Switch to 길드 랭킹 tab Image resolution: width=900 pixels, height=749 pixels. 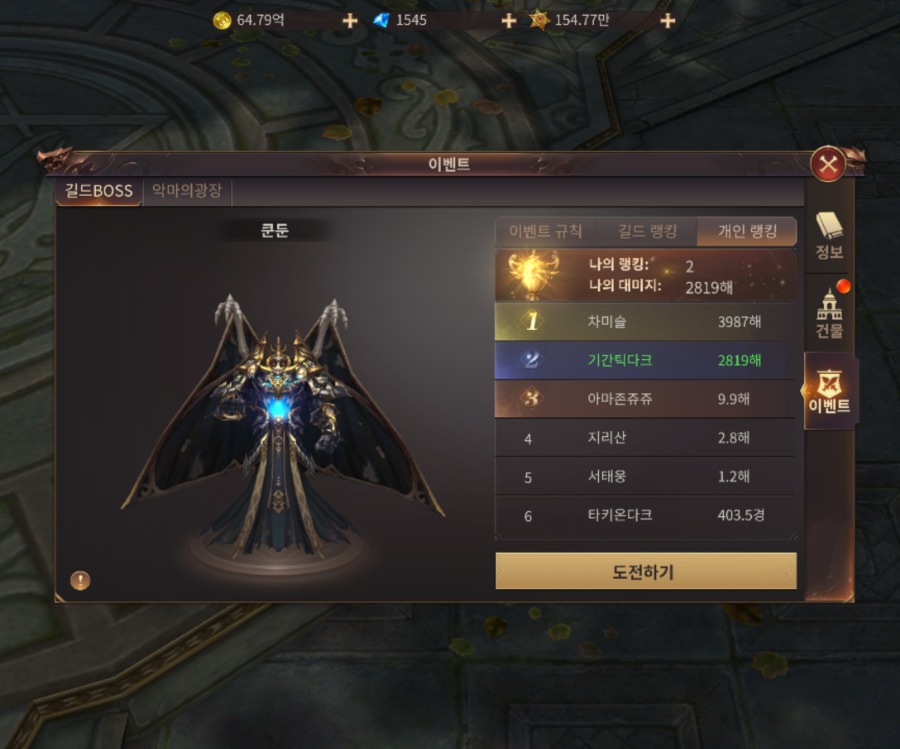click(x=645, y=231)
